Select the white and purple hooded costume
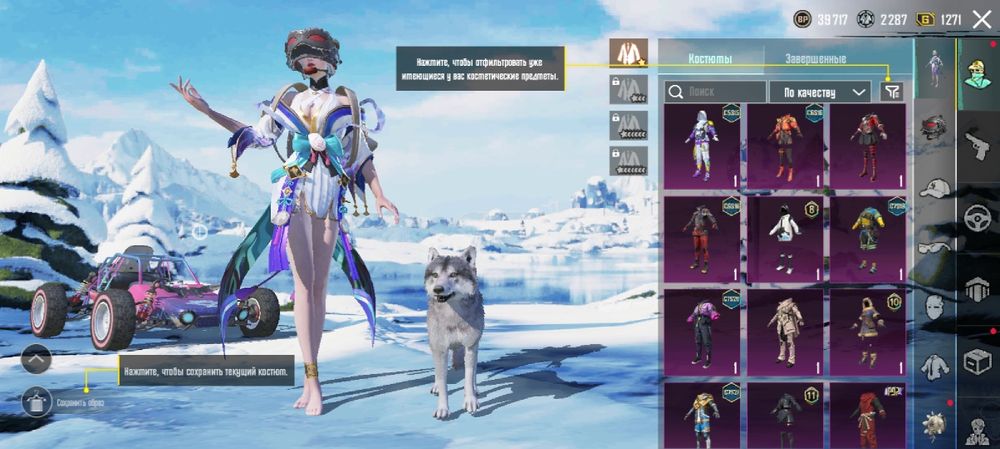Screen dimensions: 1000x449 (x=701, y=145)
